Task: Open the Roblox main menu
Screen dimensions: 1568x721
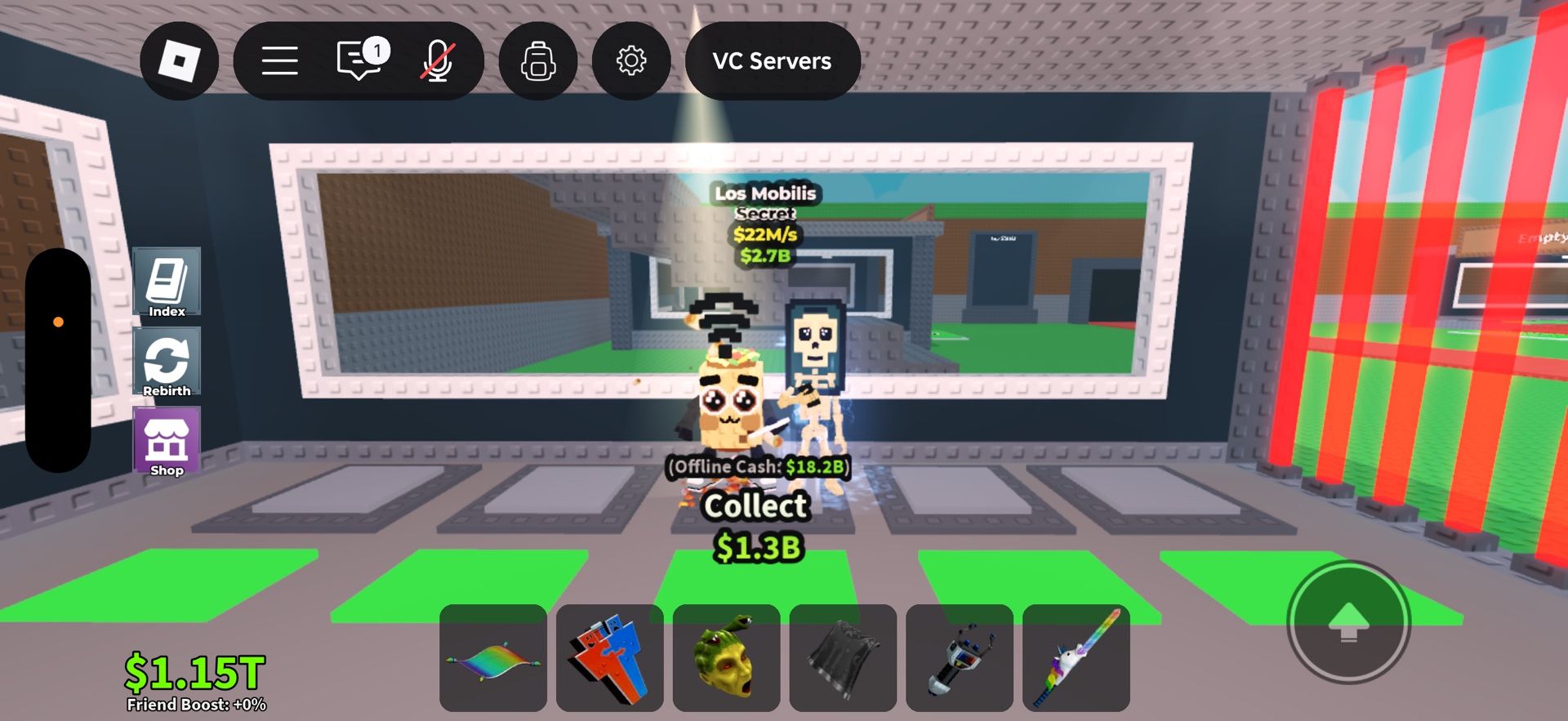Action: [279, 61]
